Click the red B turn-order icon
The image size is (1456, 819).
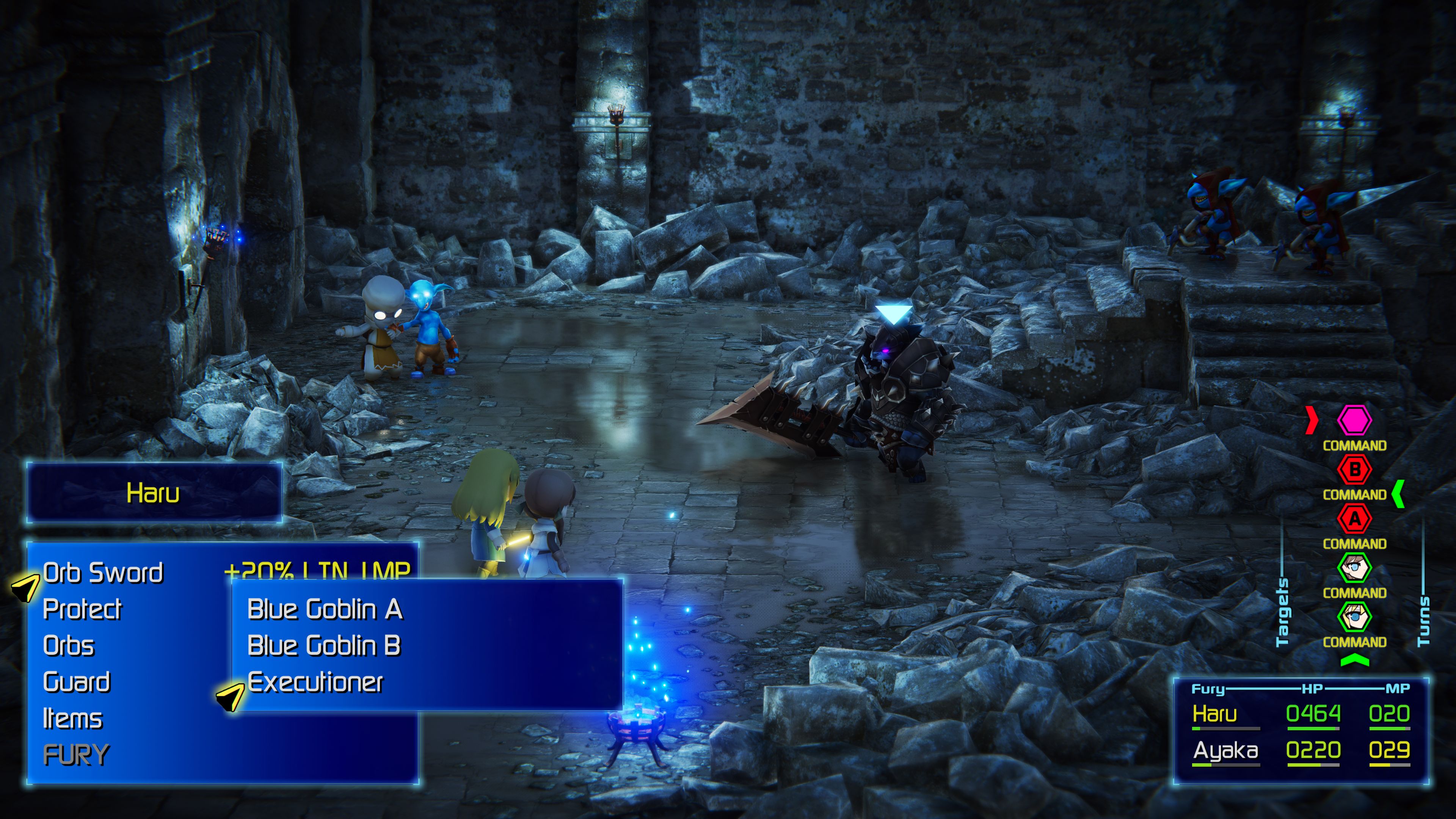click(1354, 469)
